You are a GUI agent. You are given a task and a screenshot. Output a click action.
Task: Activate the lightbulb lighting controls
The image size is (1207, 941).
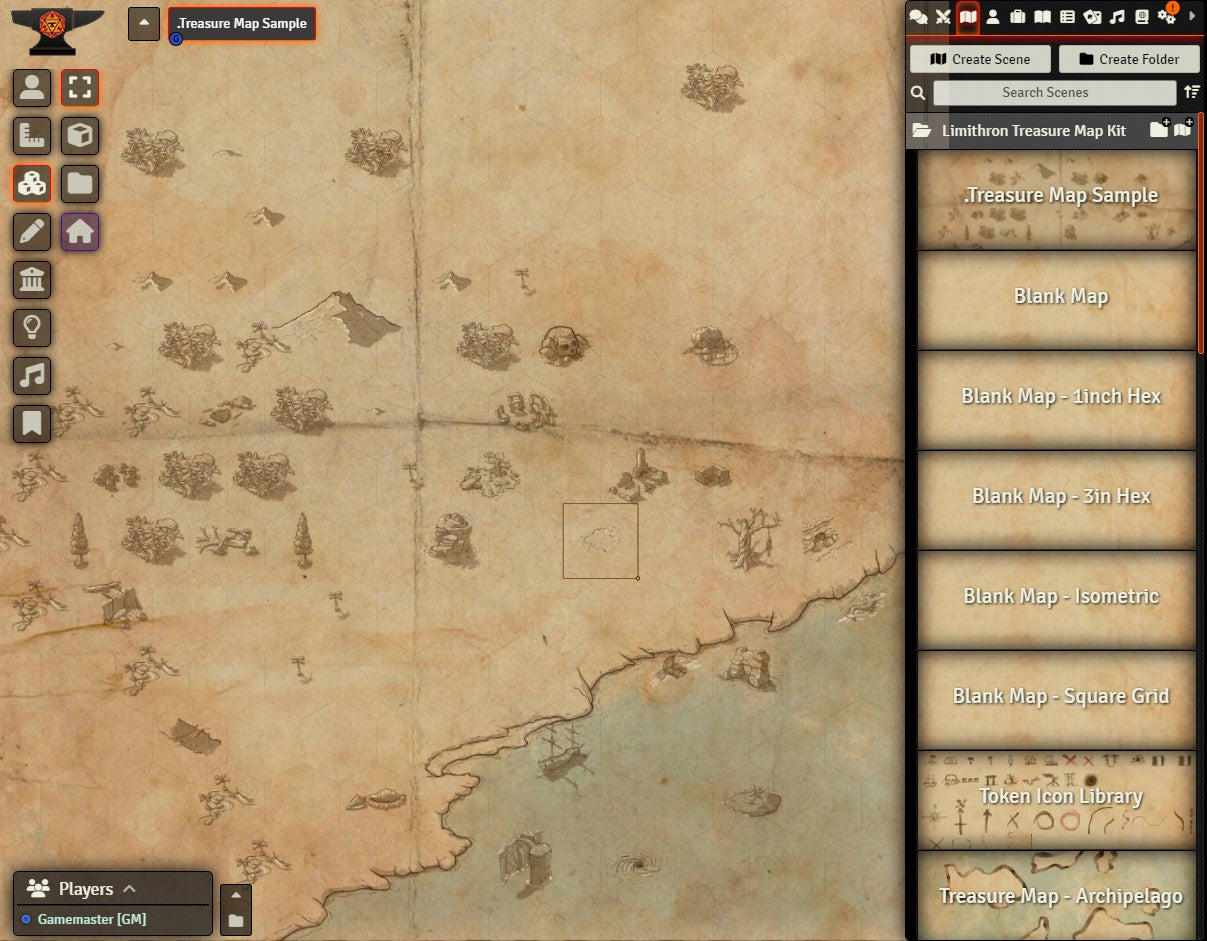click(x=32, y=327)
